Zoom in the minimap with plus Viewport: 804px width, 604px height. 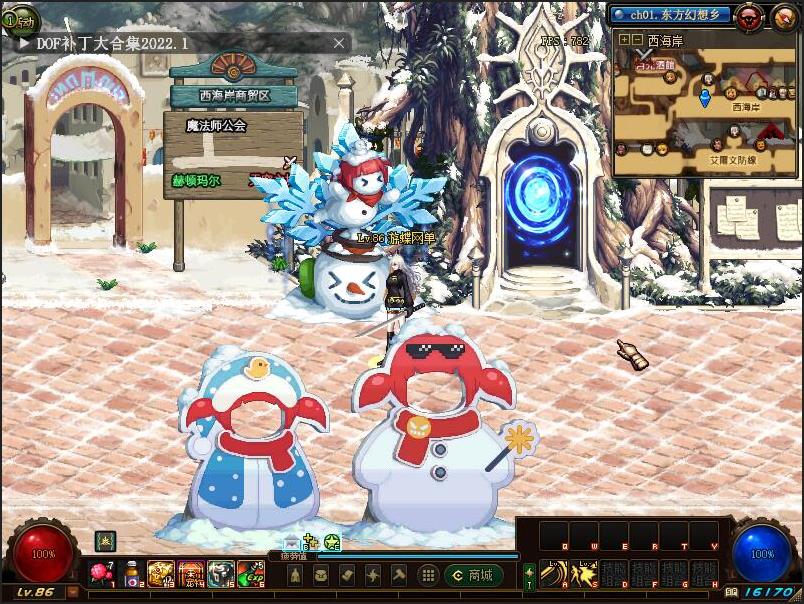(x=624, y=40)
